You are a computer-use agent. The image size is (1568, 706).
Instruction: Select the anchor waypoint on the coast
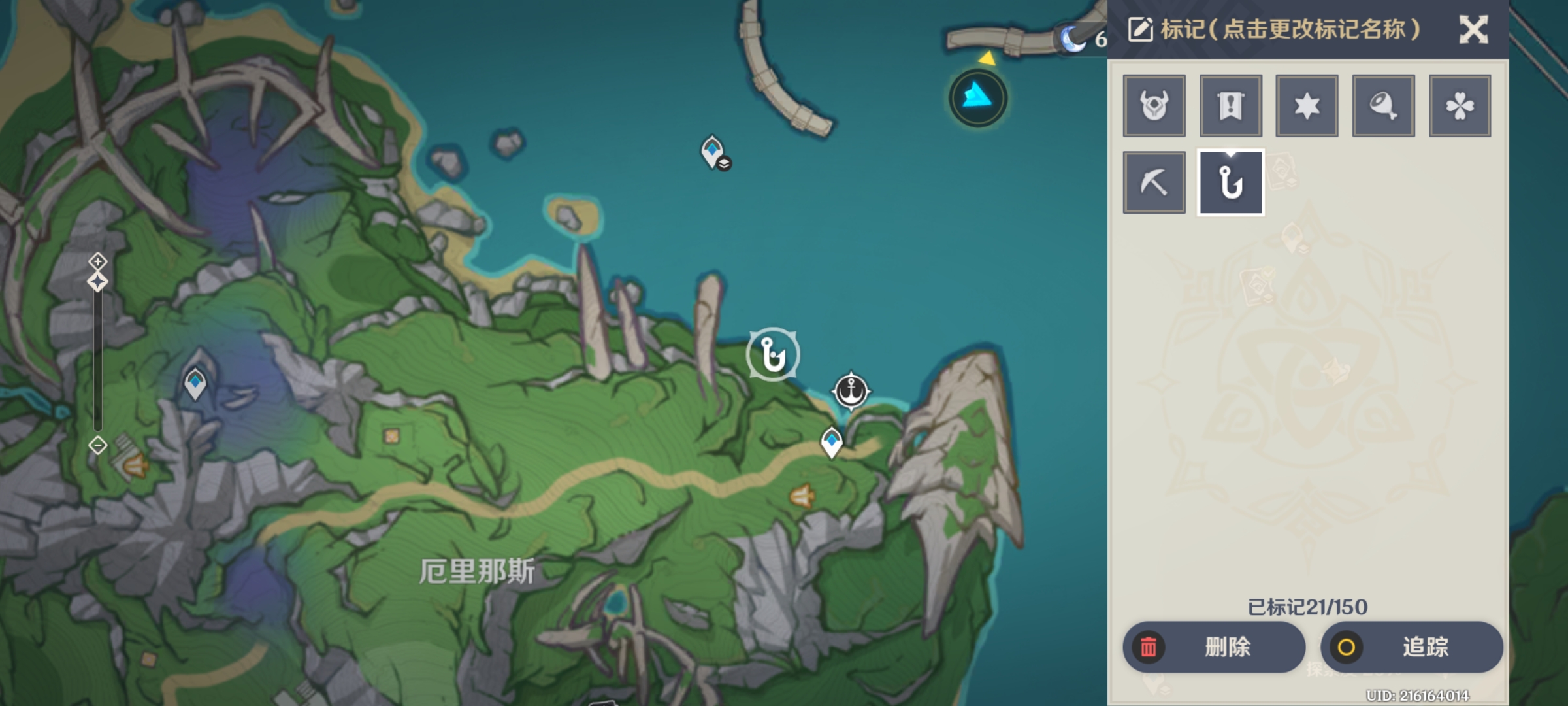coord(851,391)
